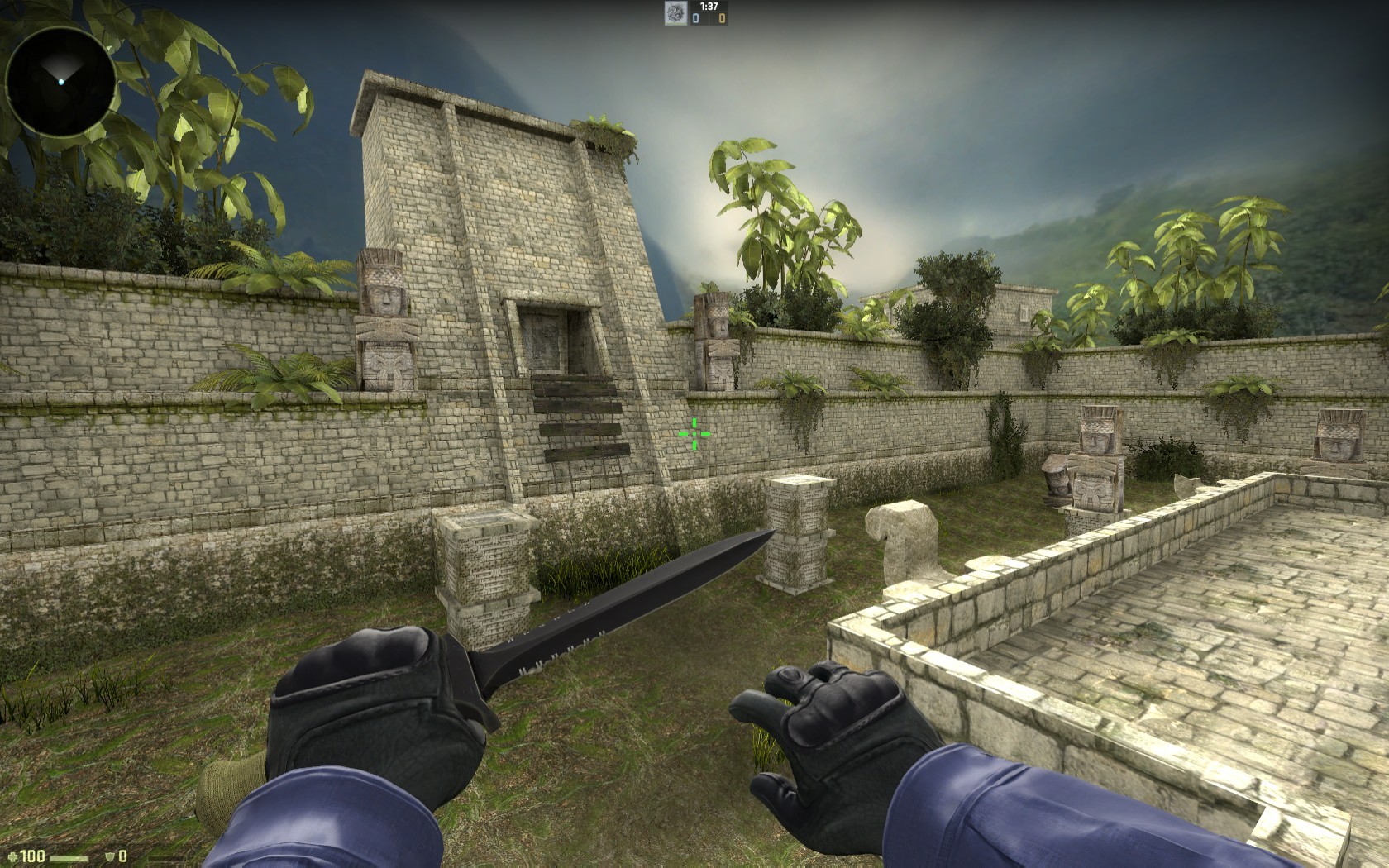Click the health cross icon
Image resolution: width=1389 pixels, height=868 pixels.
coord(12,856)
